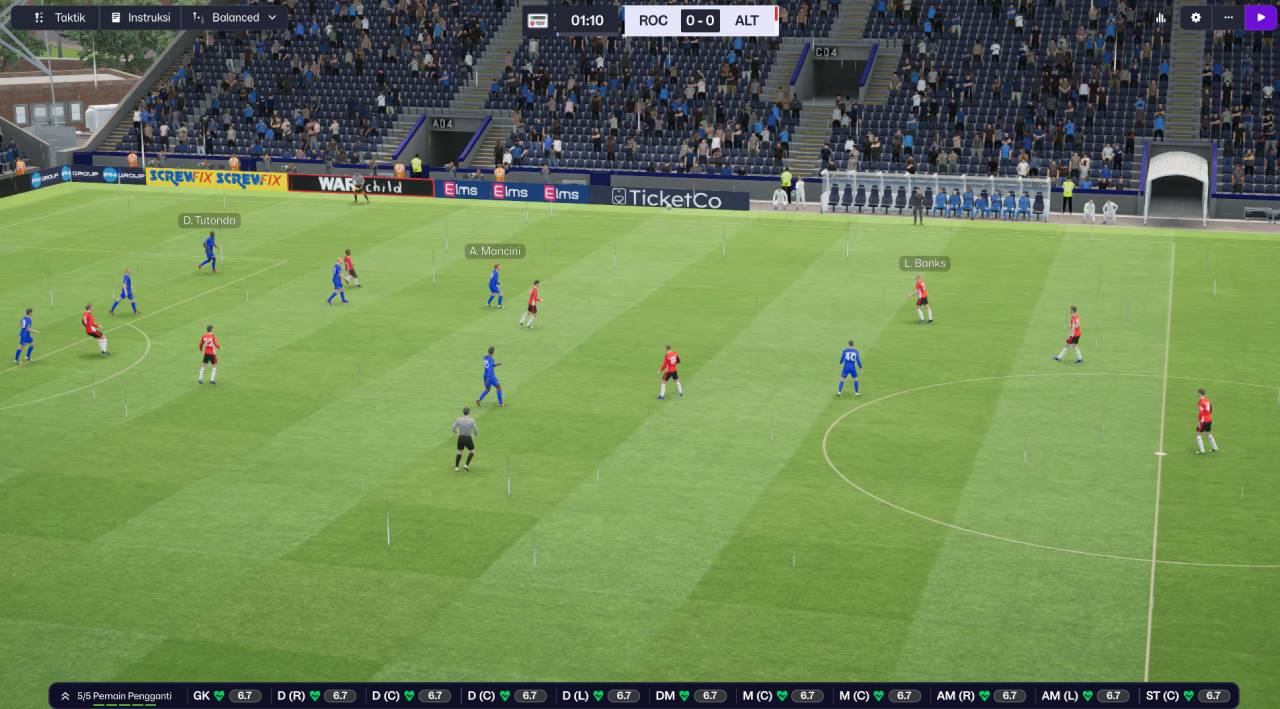Click the ROC 0-0 ALT scoreboard
This screenshot has height=709, width=1280.
pyautogui.click(x=700, y=20)
